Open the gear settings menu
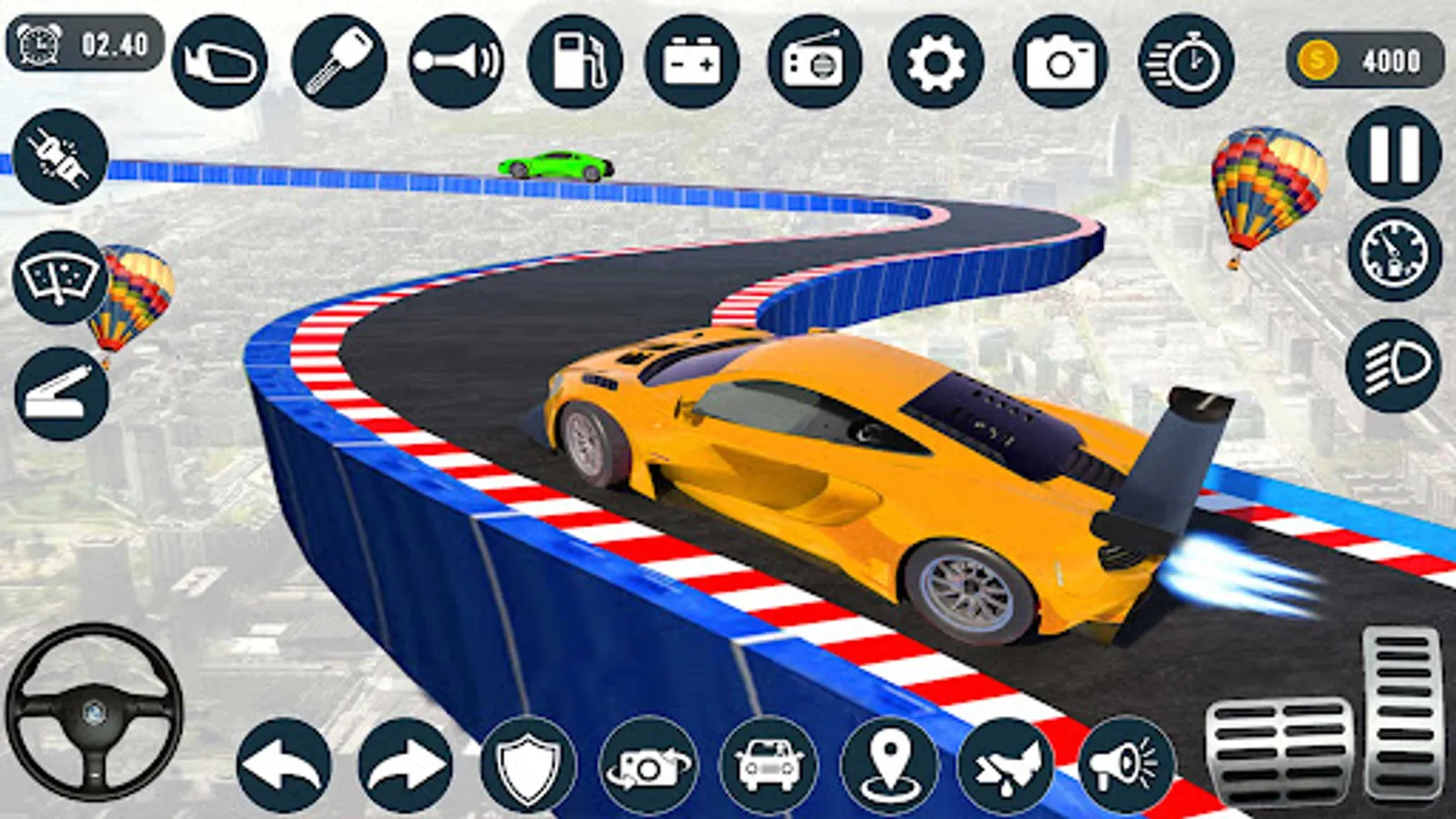Viewport: 1456px width, 819px height. coord(935,62)
